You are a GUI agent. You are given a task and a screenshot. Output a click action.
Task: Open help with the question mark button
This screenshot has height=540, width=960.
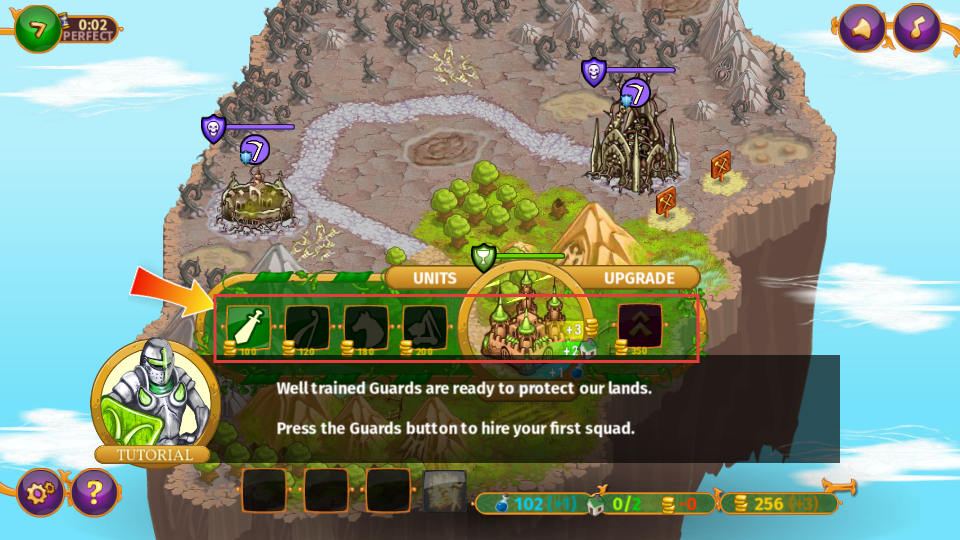94,492
